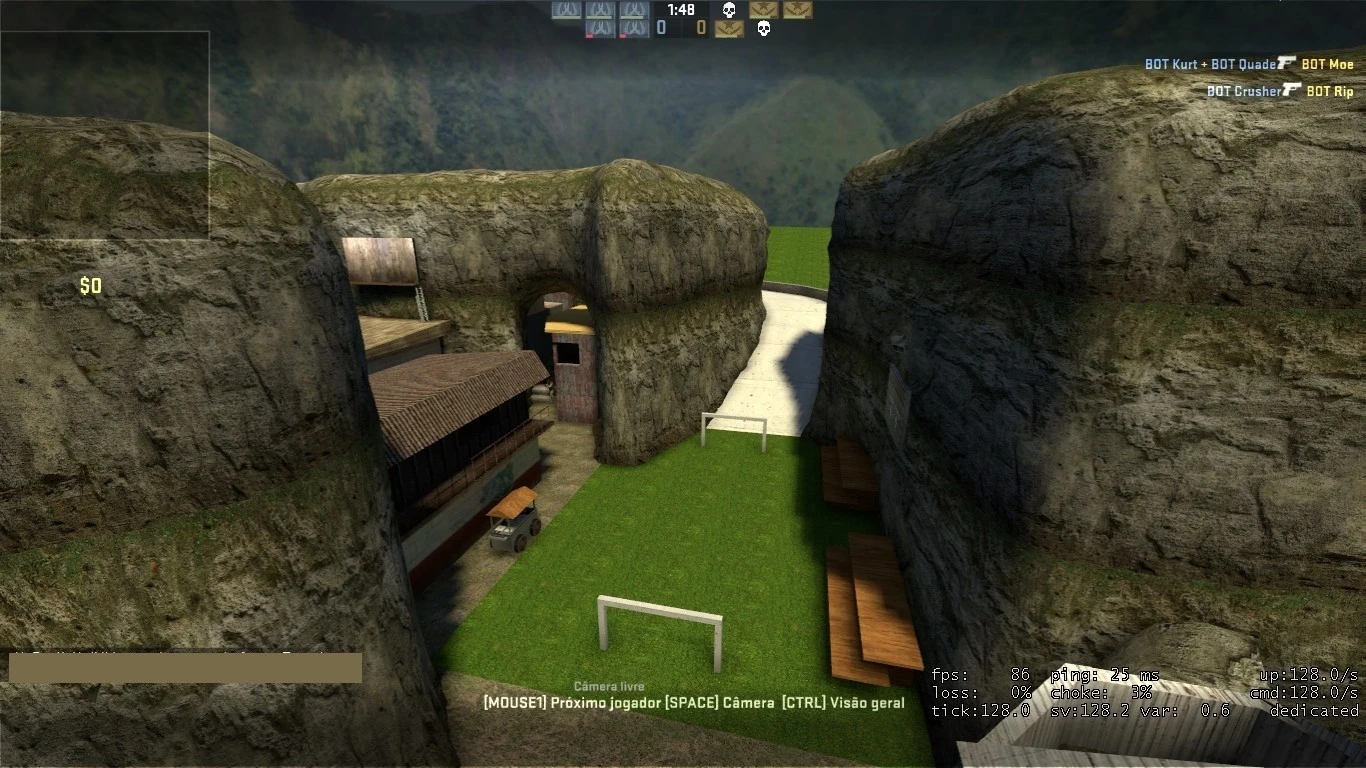This screenshot has height=768, width=1366.
Task: Click the middle Terrorist faction emblem on scoreboard
Action: [764, 10]
